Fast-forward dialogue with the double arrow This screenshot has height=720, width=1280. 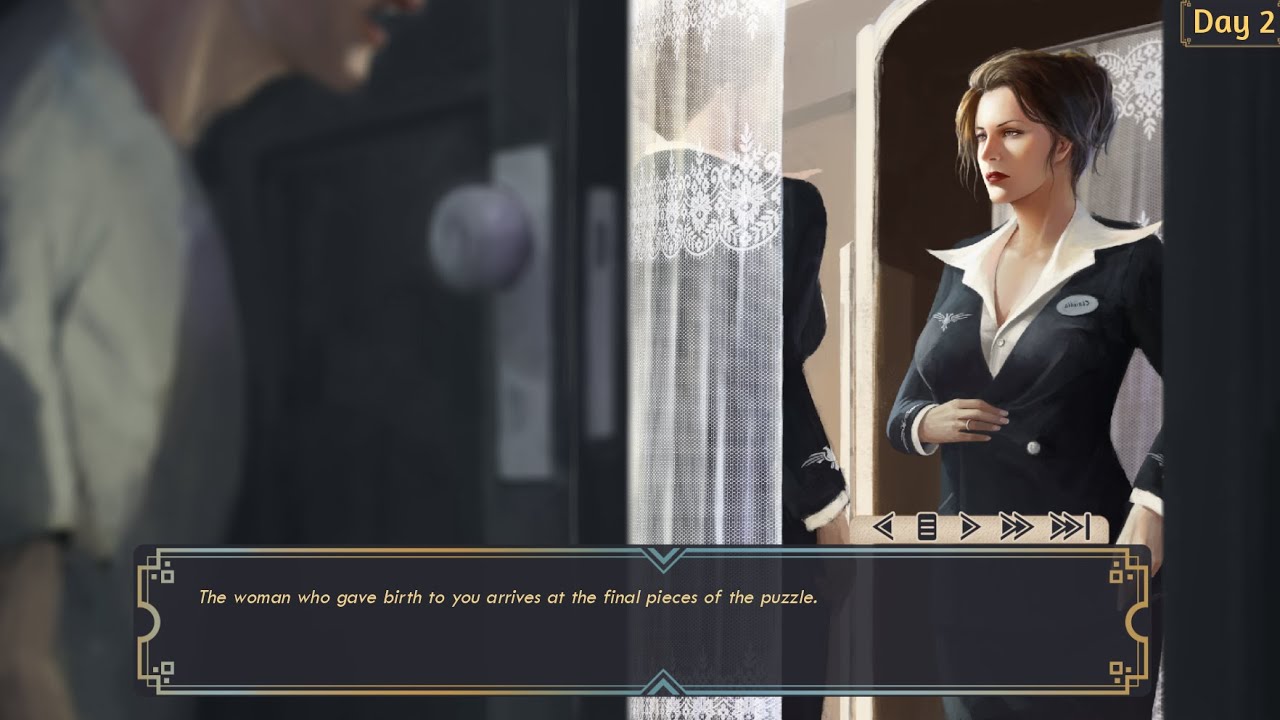(x=1015, y=526)
